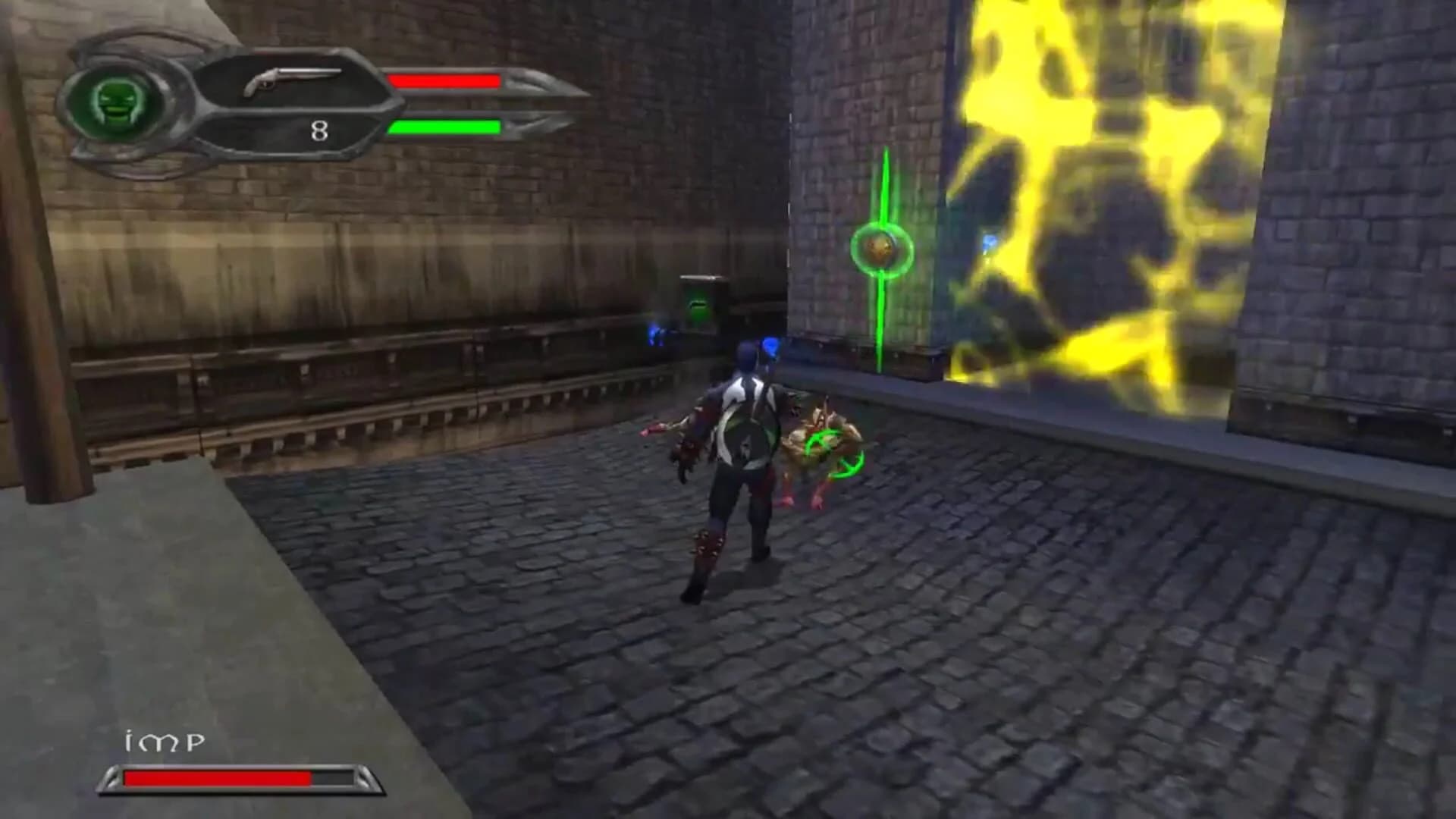Click the yellow portal on the brick wall

point(1100,190)
